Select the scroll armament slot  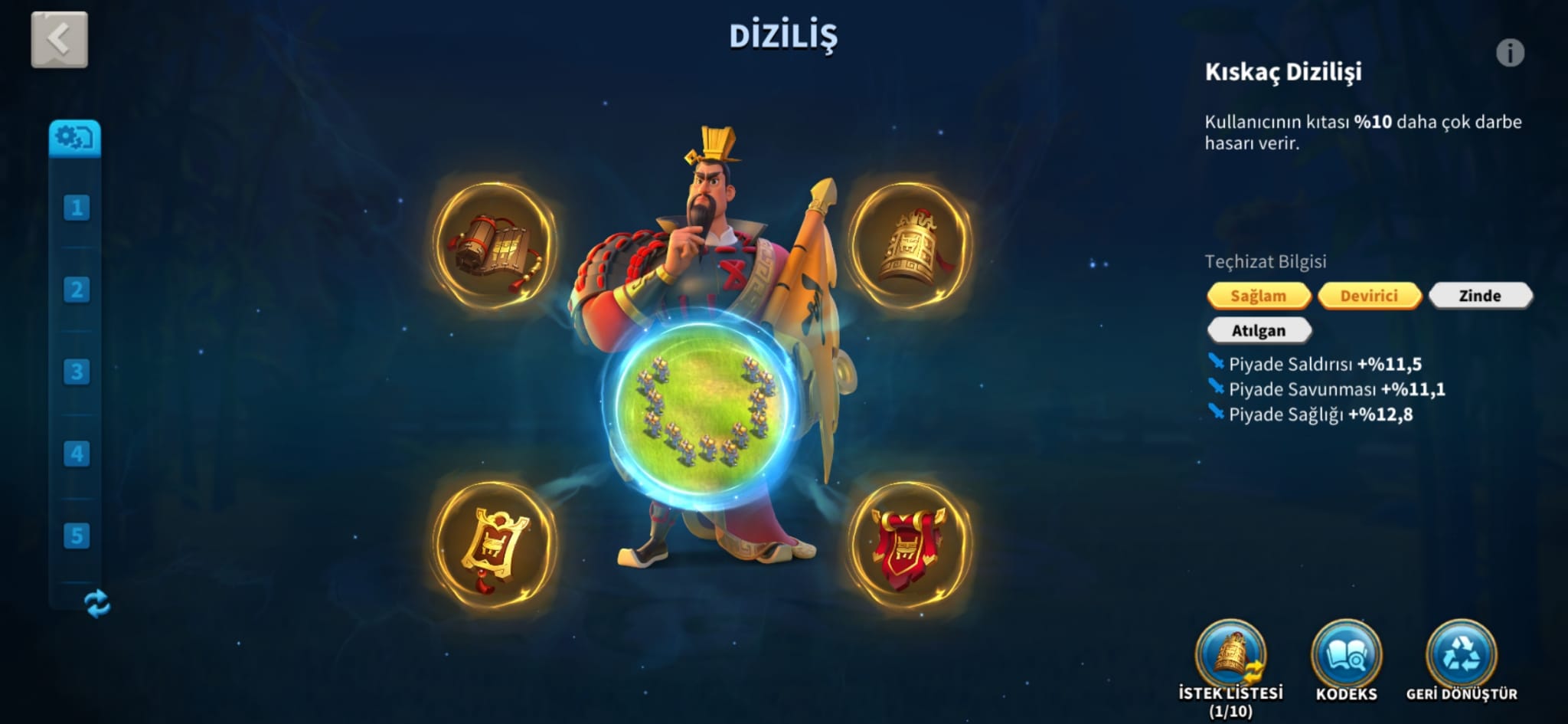pyautogui.click(x=495, y=246)
